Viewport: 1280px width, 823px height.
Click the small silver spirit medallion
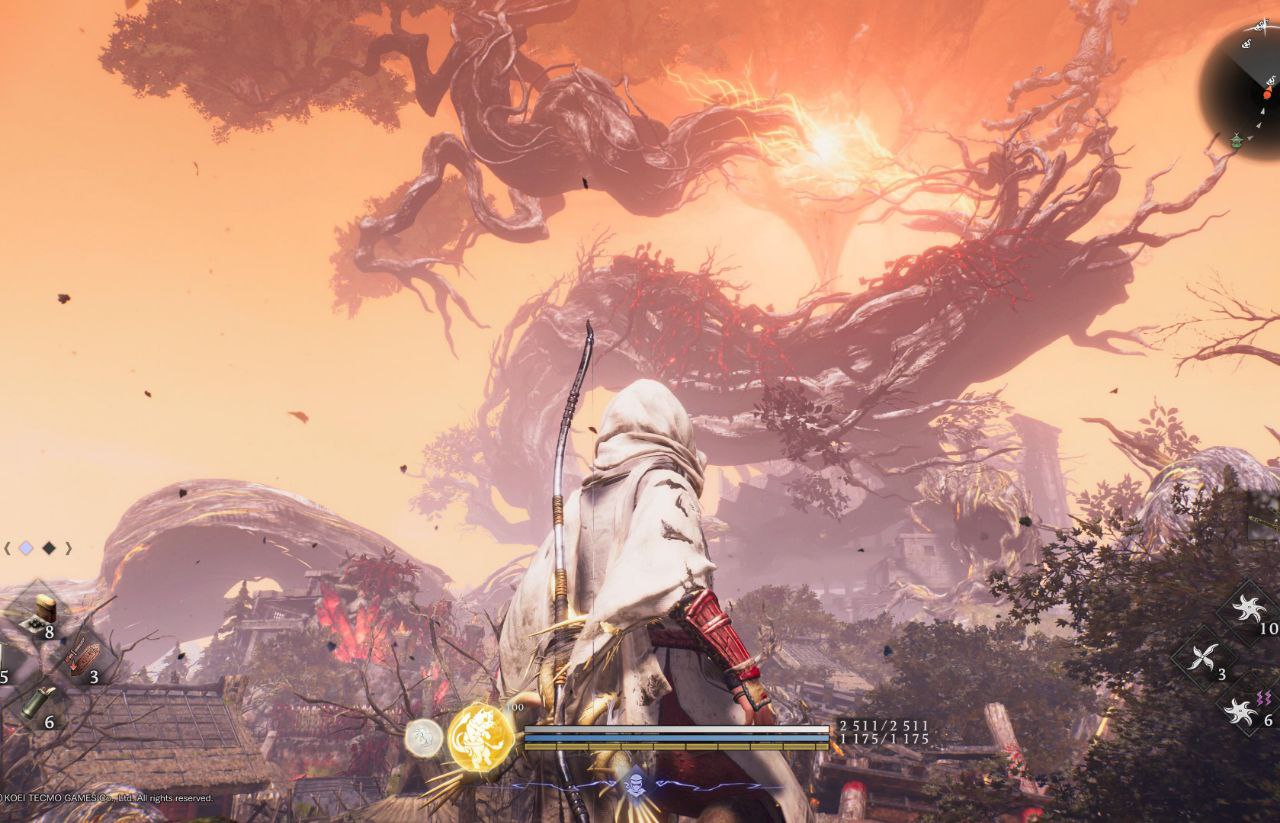click(x=424, y=738)
